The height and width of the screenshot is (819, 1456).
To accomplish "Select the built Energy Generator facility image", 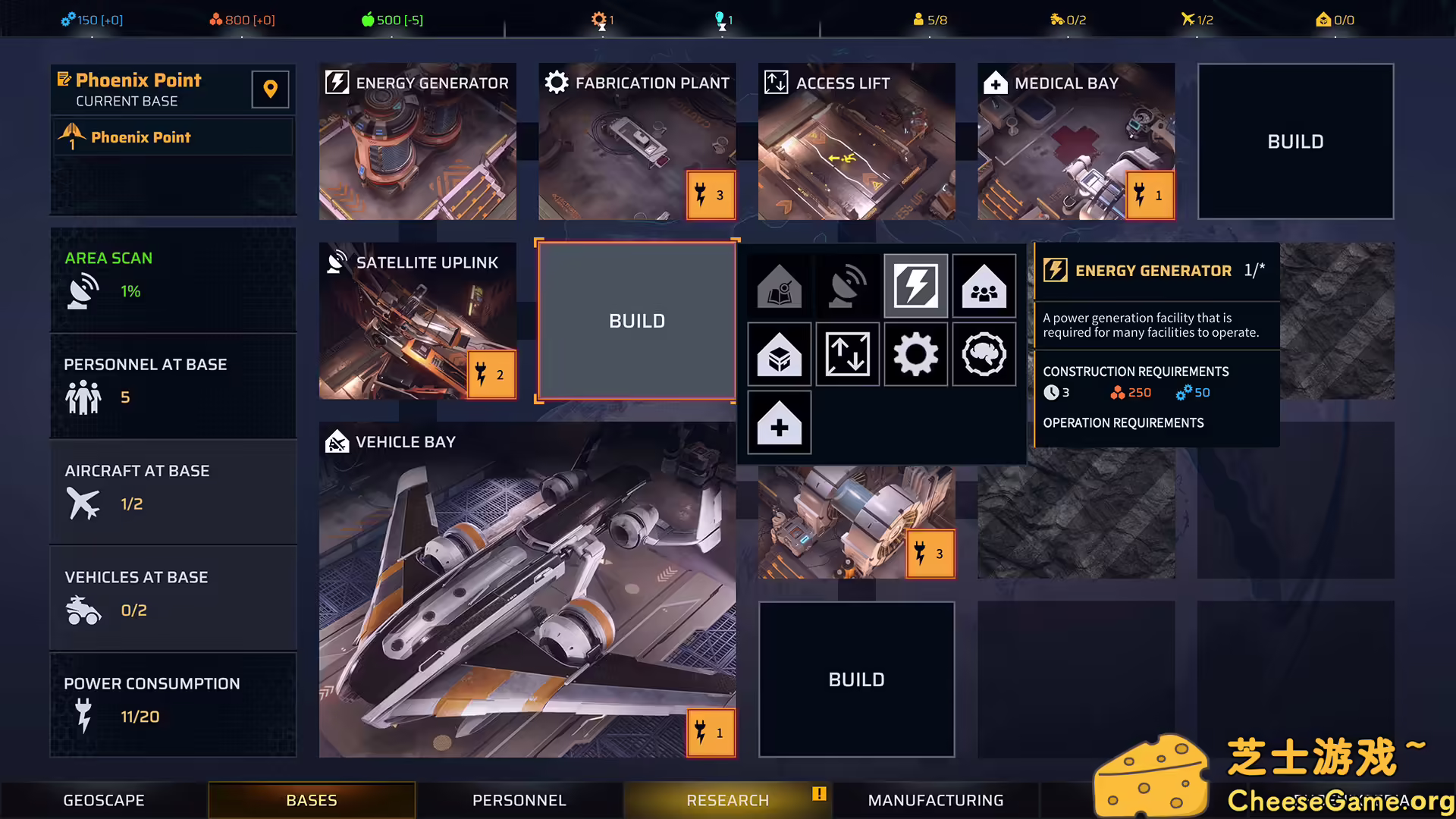I will tap(417, 142).
